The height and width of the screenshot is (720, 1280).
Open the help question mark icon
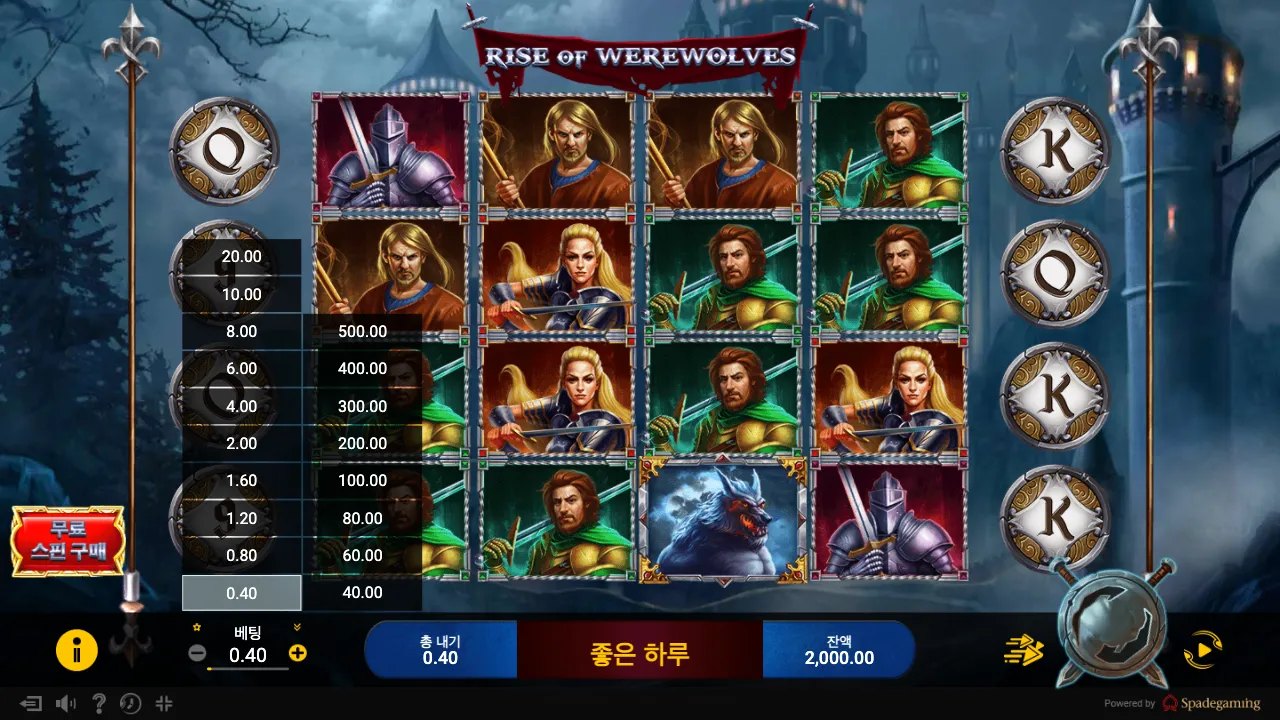98,704
